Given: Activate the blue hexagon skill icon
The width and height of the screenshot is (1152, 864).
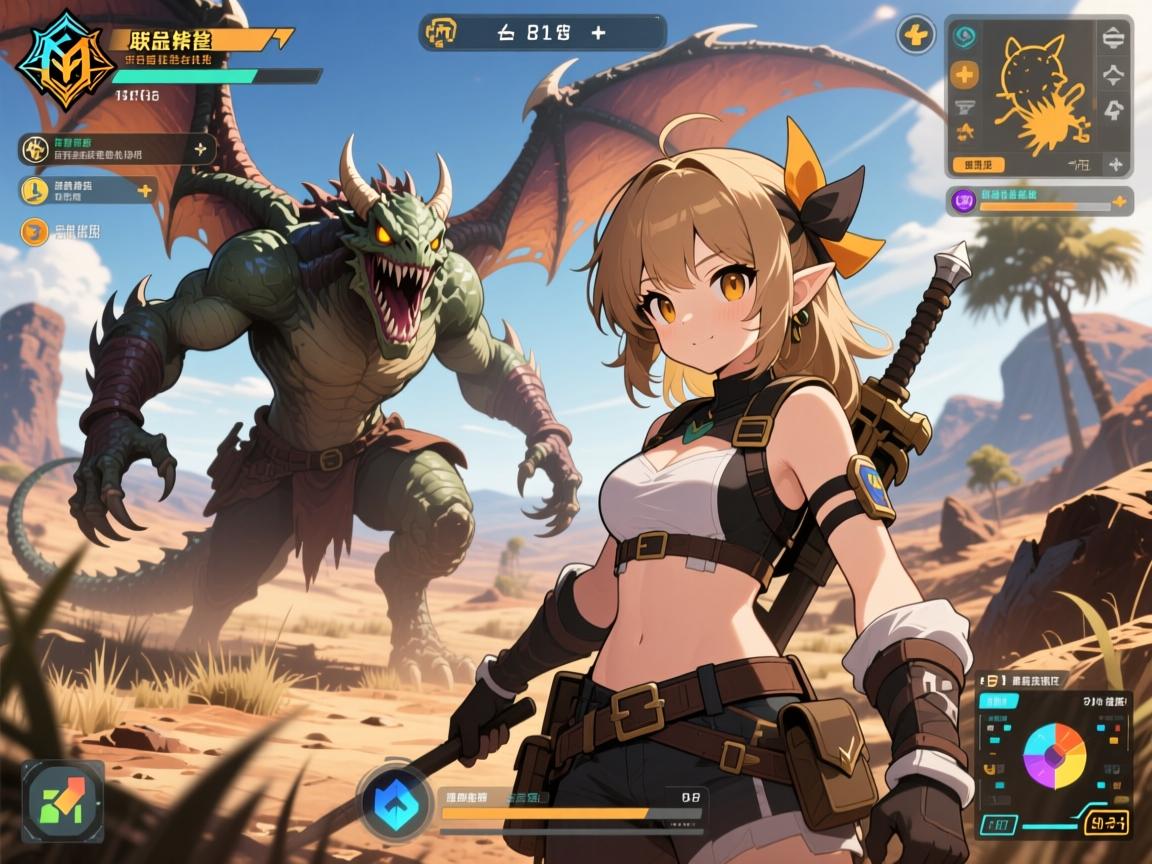Looking at the screenshot, I should pyautogui.click(x=397, y=801).
